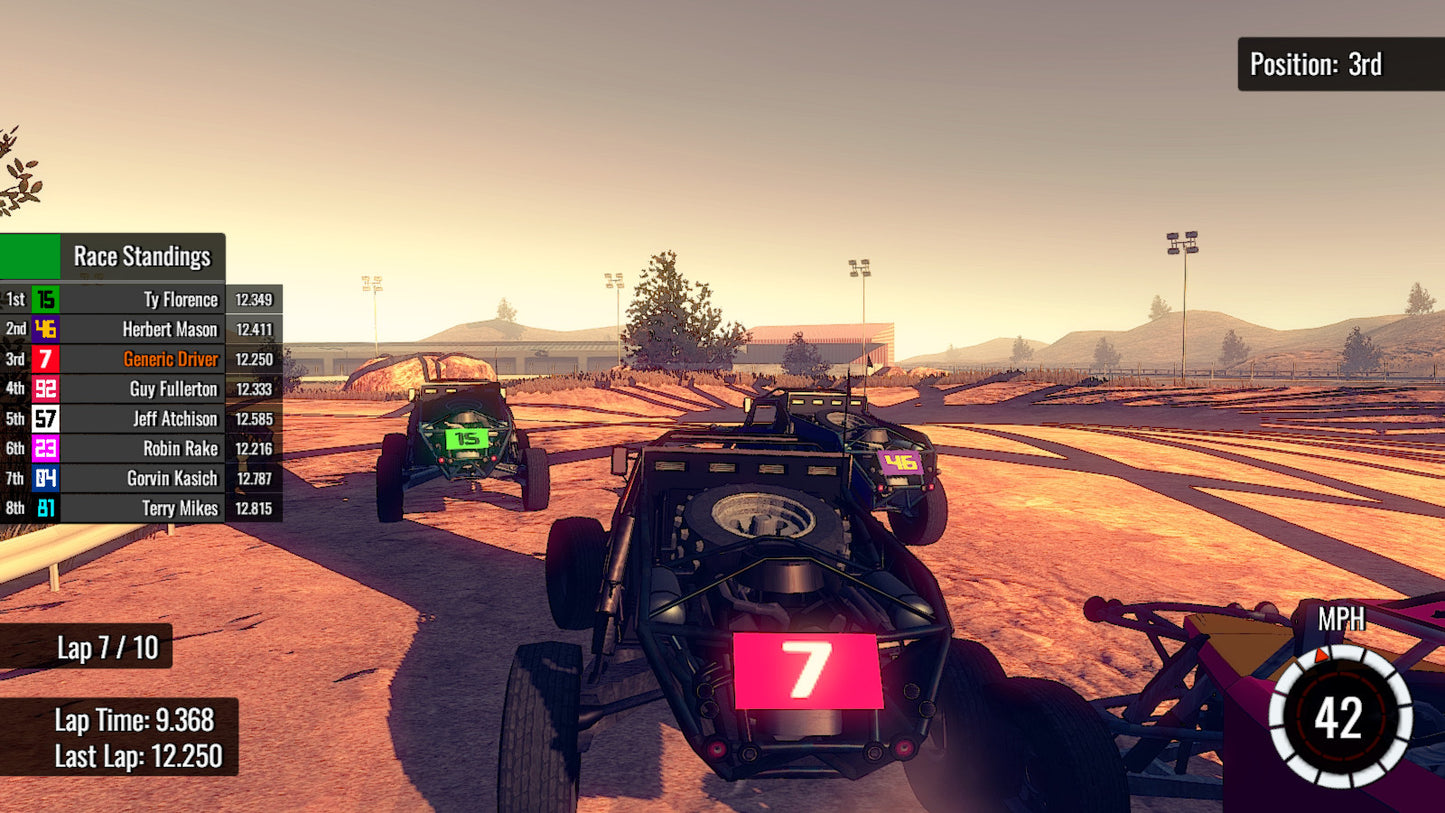The height and width of the screenshot is (813, 1445).
Task: Click Guy Fullerton's pink 92 car number icon
Action: pyautogui.click(x=46, y=389)
